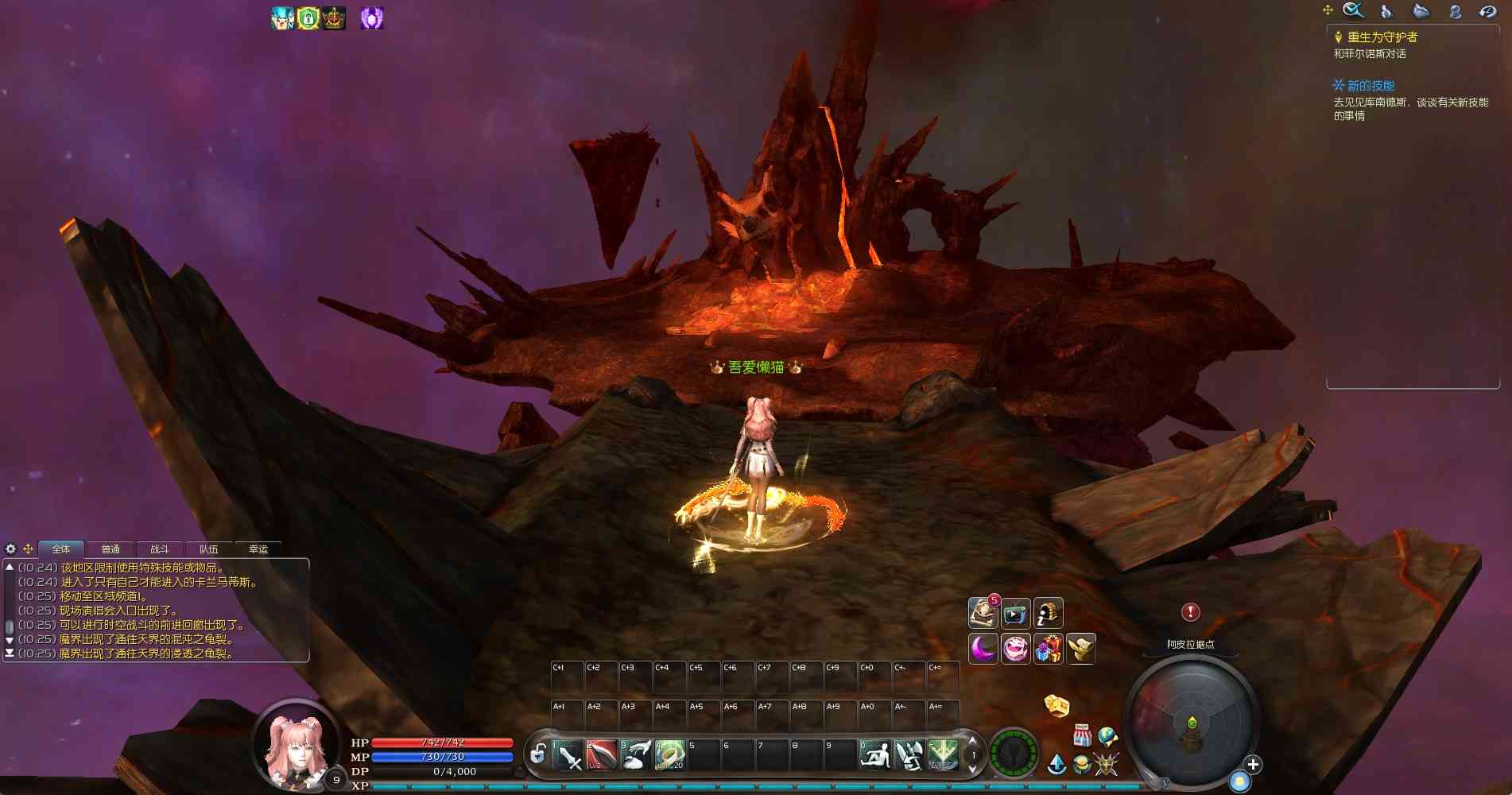
Task: Open chat settings with the gear icon
Action: [x=10, y=549]
